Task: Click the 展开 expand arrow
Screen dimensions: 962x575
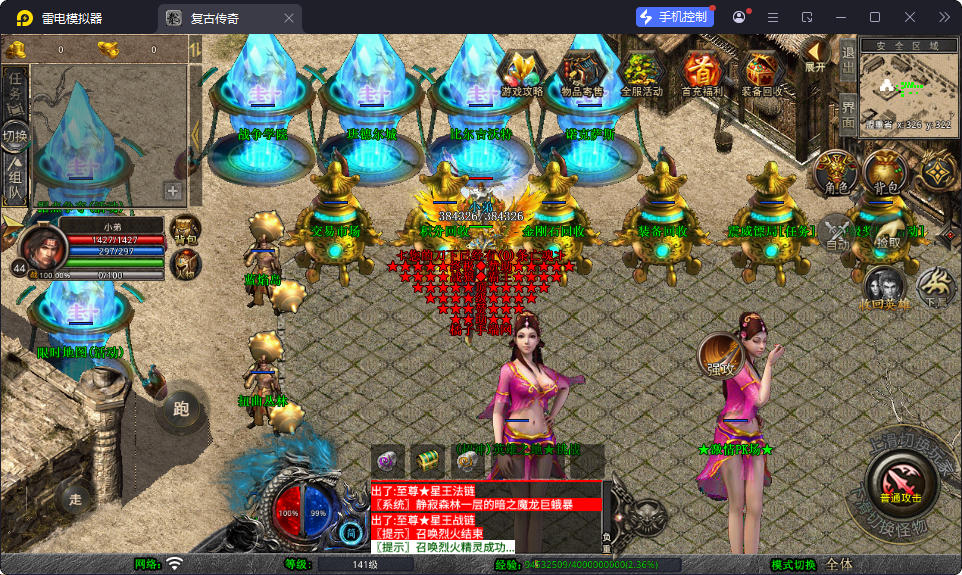Action: pos(815,55)
